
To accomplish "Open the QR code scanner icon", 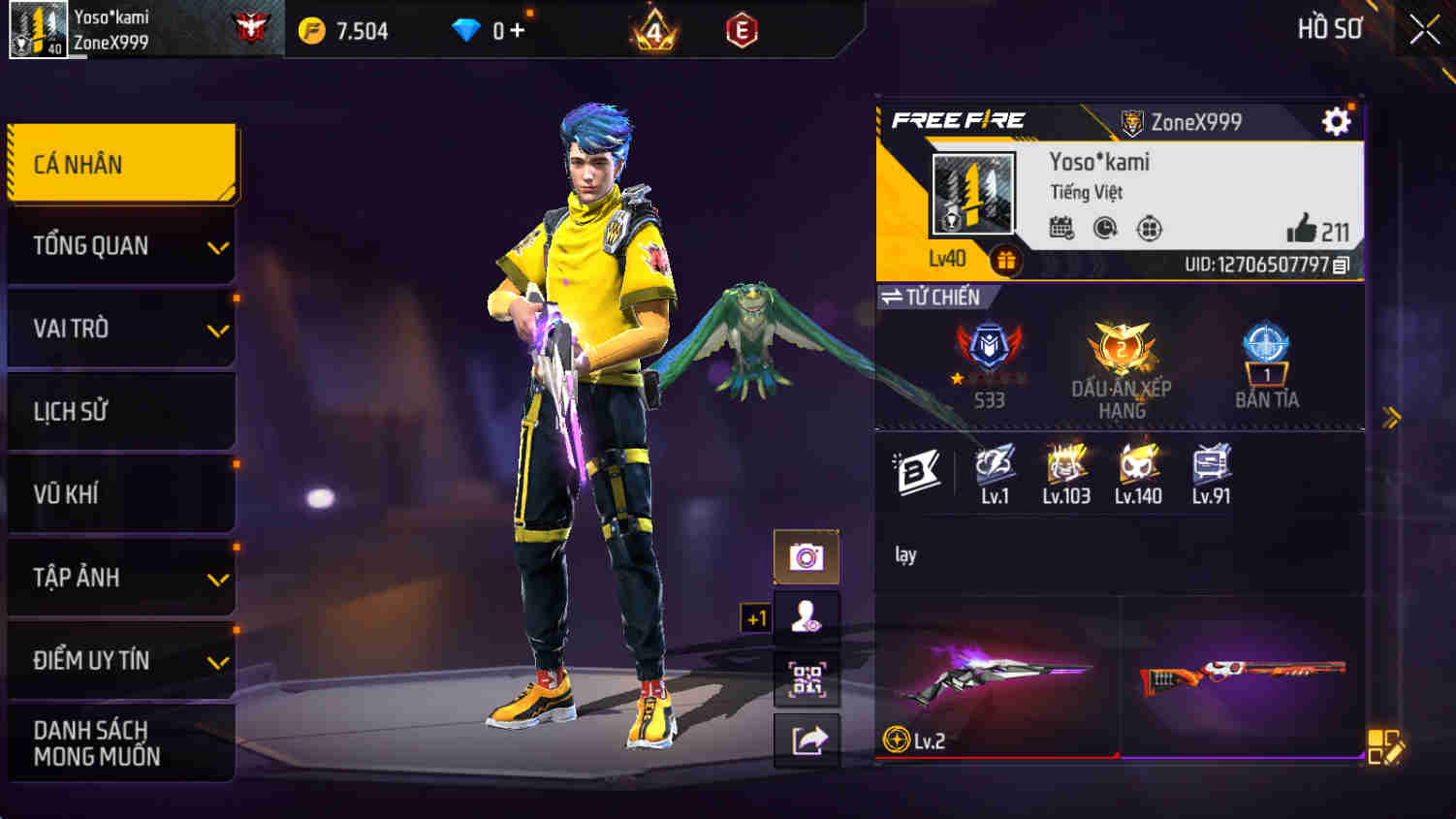I will point(807,678).
